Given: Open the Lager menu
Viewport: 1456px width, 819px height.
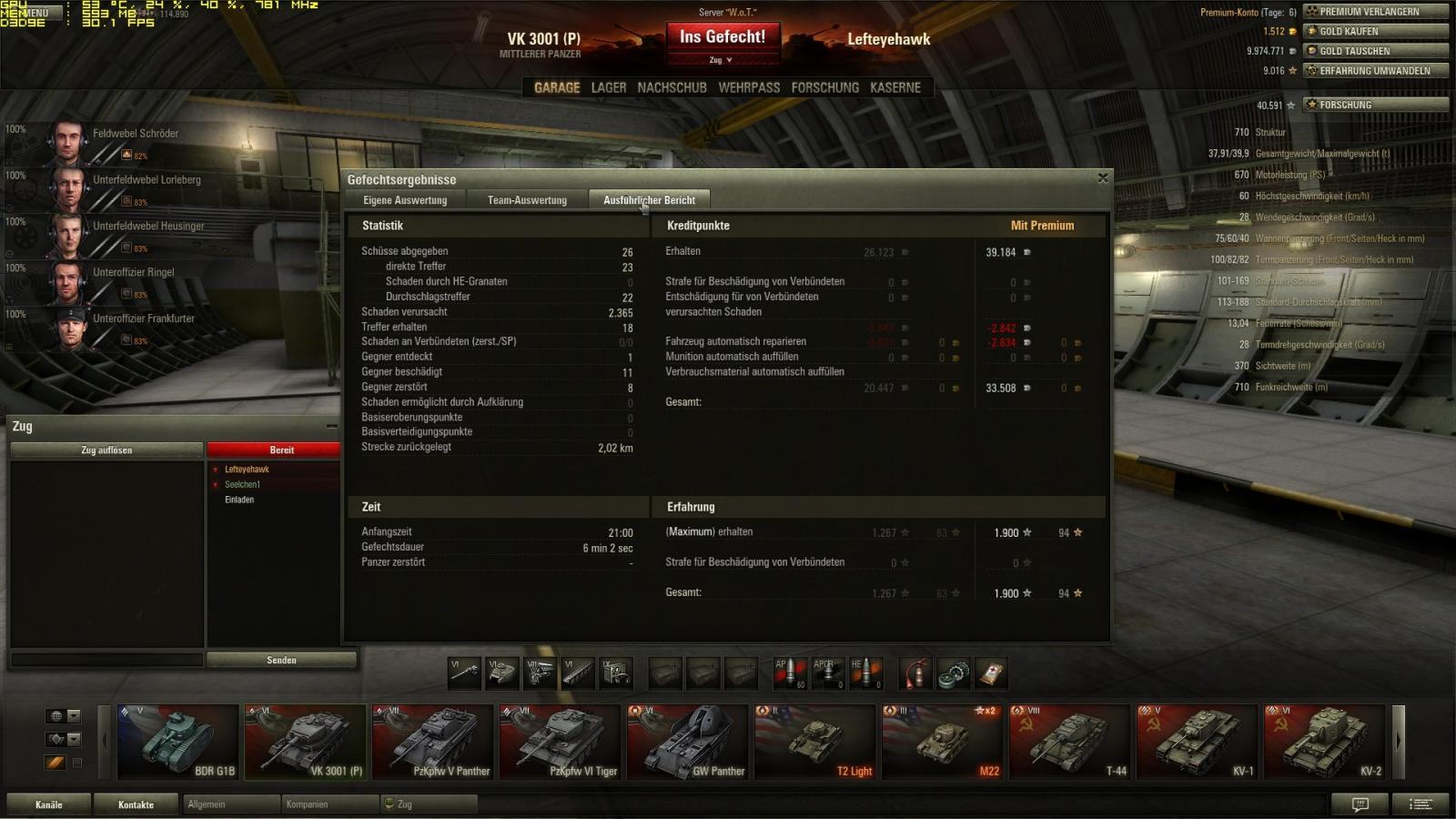Looking at the screenshot, I should [x=609, y=87].
